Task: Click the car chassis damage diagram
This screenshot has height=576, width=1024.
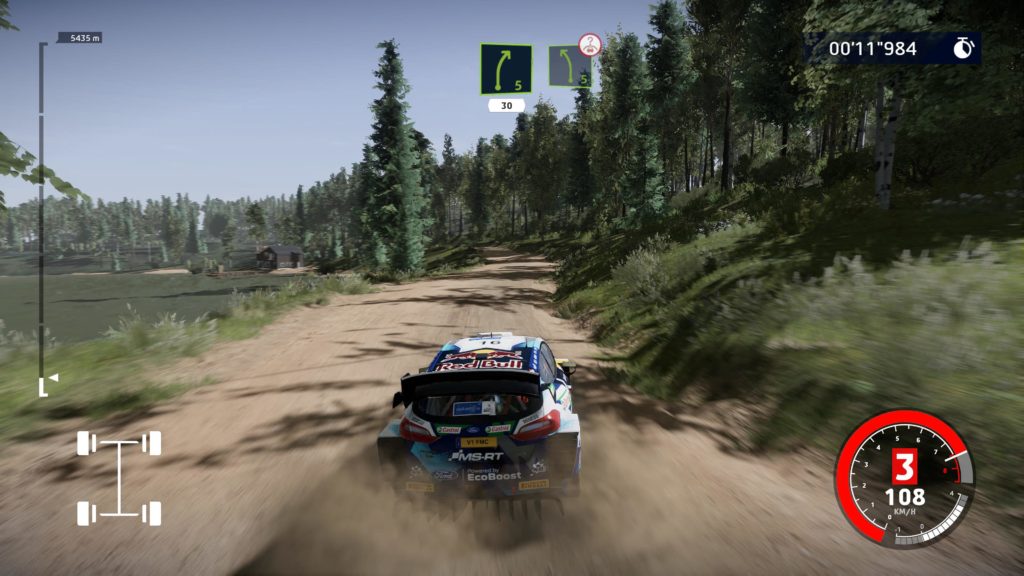Action: click(119, 478)
